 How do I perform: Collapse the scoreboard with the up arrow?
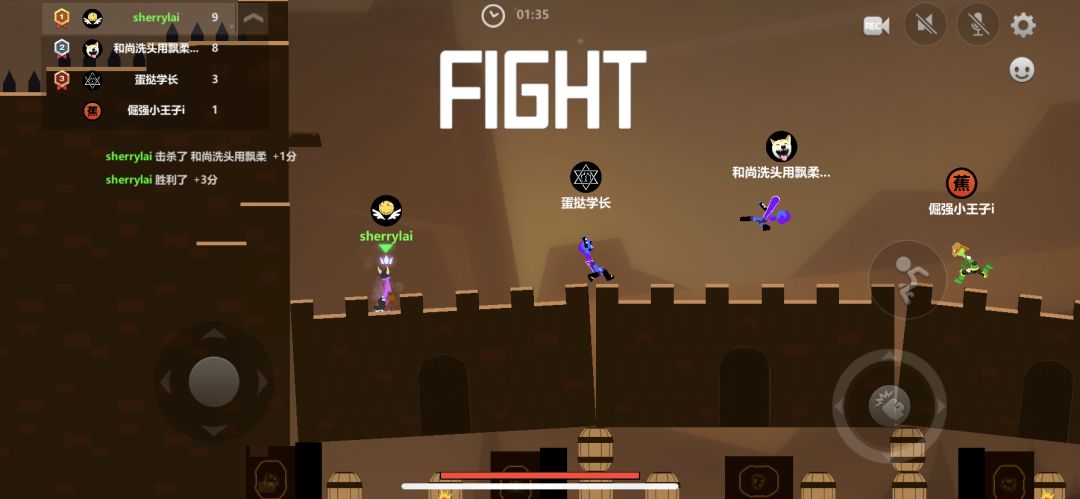click(x=254, y=18)
